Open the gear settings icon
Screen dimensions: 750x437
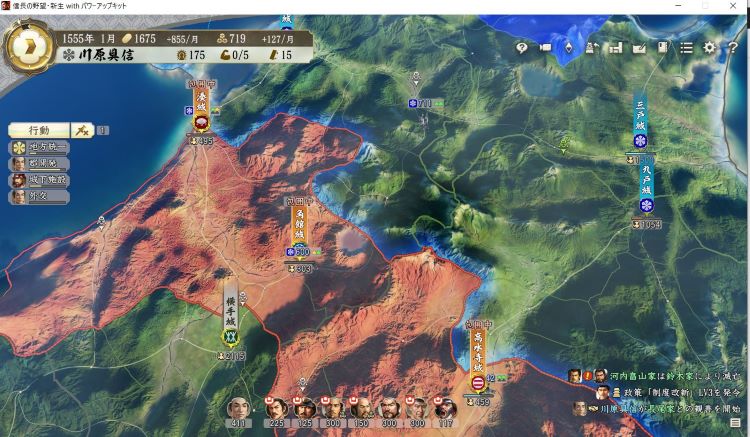tap(709, 47)
